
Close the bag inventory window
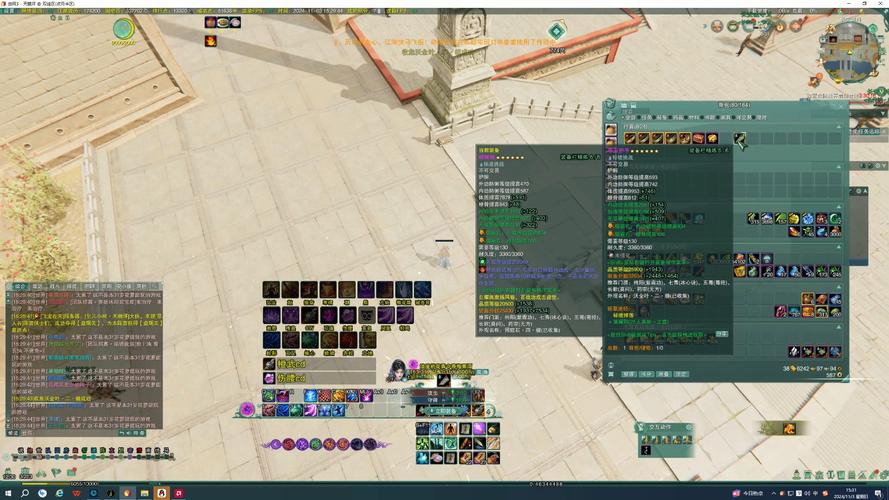842,103
